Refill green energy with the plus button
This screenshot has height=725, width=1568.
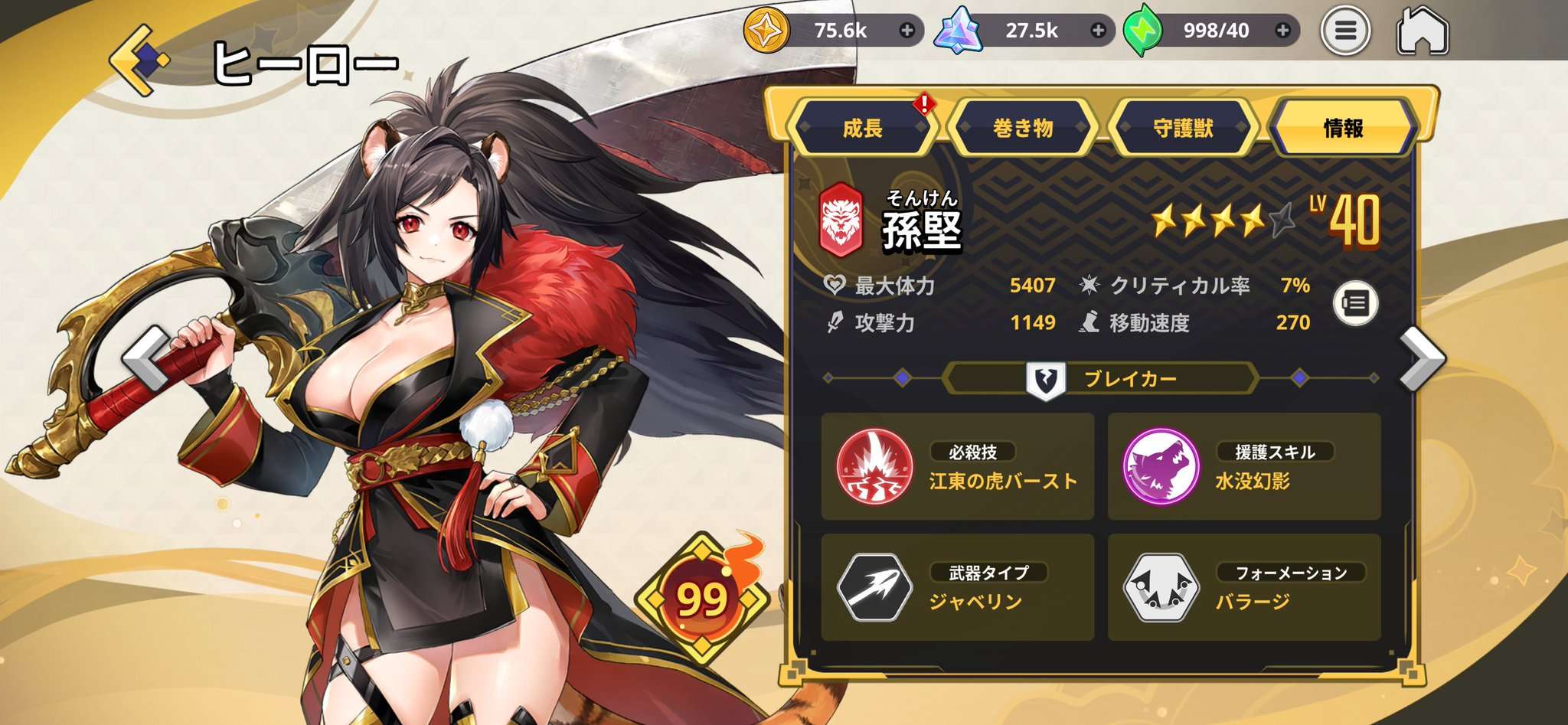(1283, 31)
